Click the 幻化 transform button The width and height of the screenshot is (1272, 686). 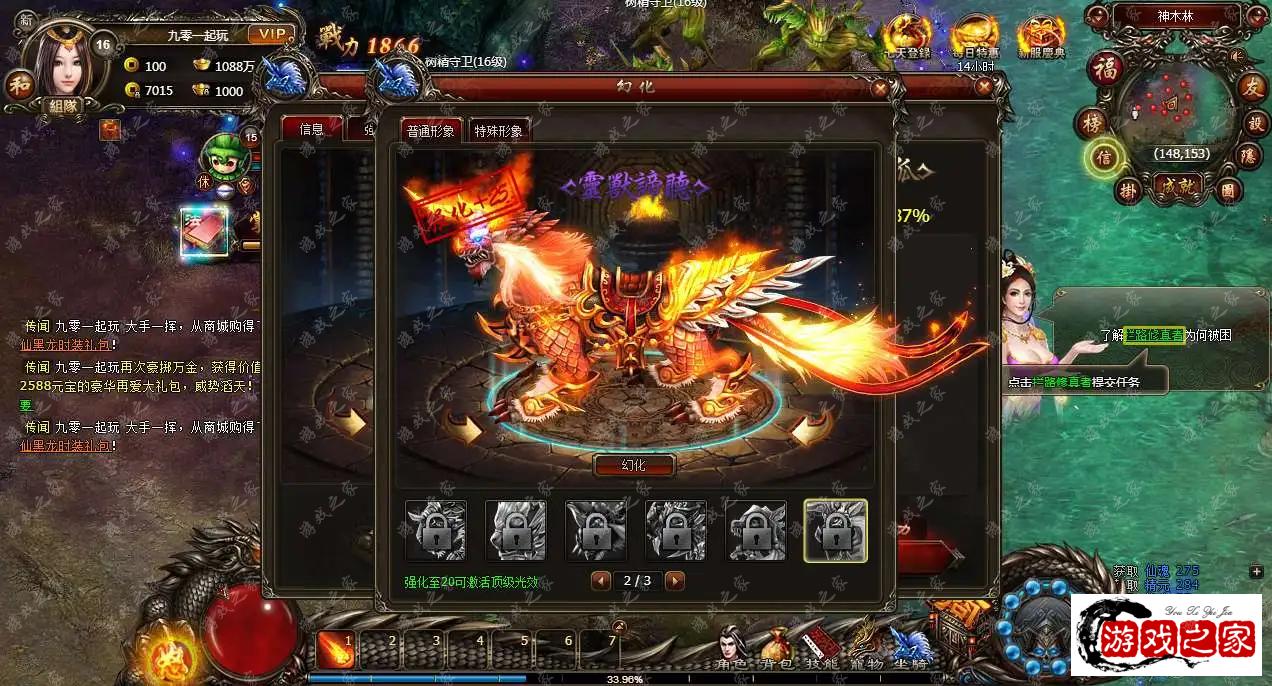click(x=634, y=466)
